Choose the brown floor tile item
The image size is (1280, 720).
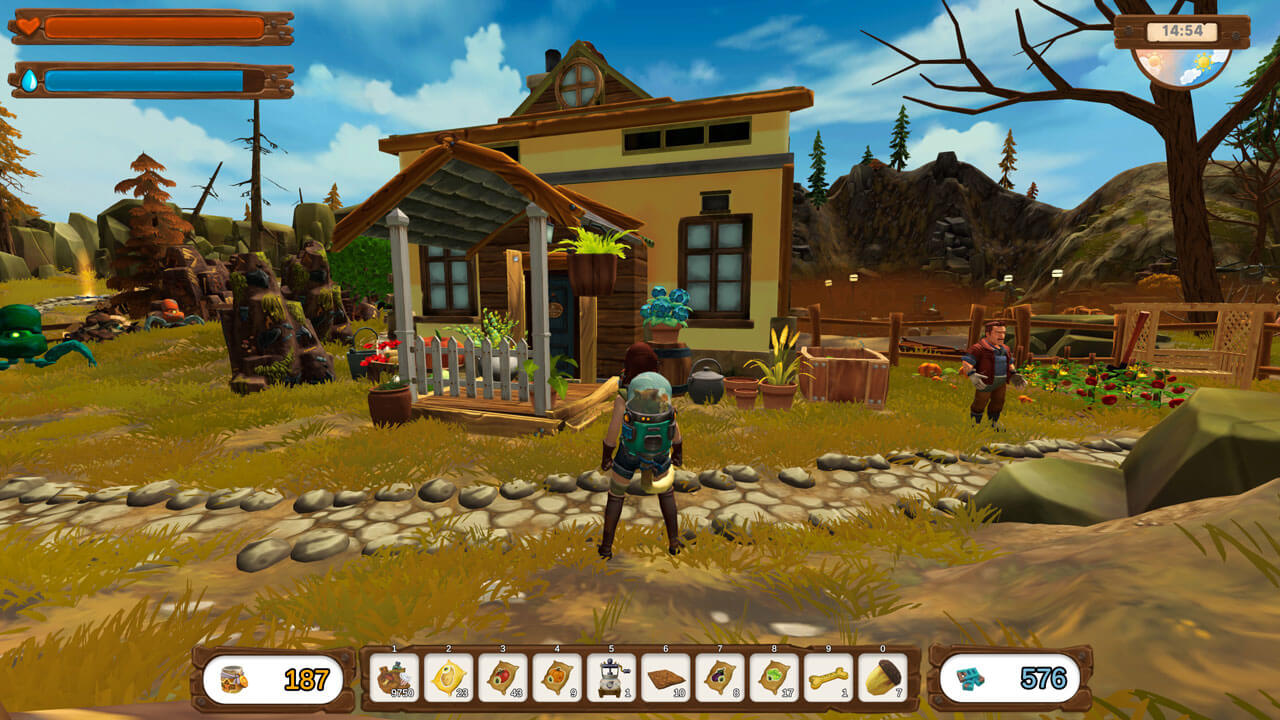click(665, 678)
